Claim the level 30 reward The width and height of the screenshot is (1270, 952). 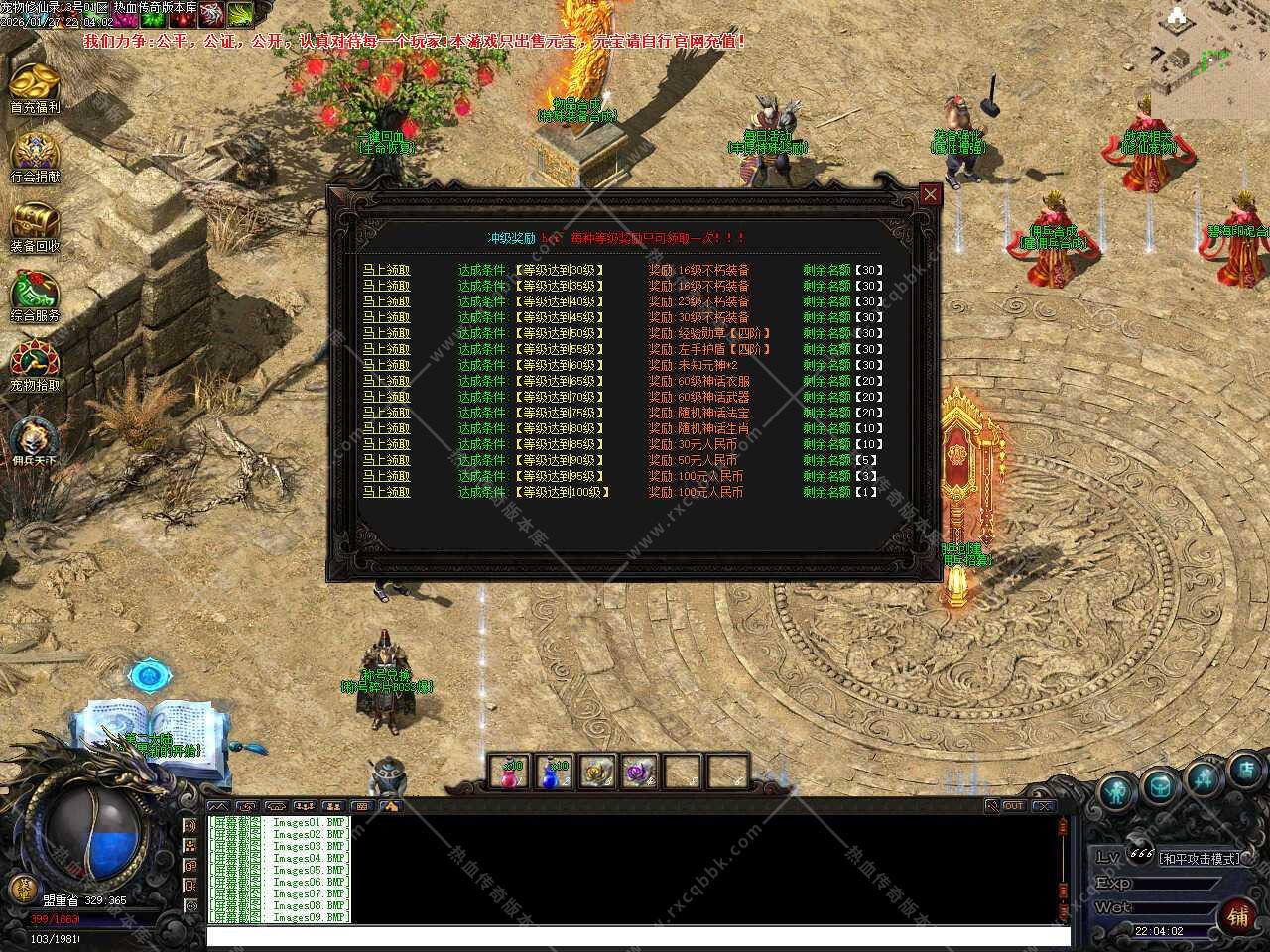coord(386,270)
